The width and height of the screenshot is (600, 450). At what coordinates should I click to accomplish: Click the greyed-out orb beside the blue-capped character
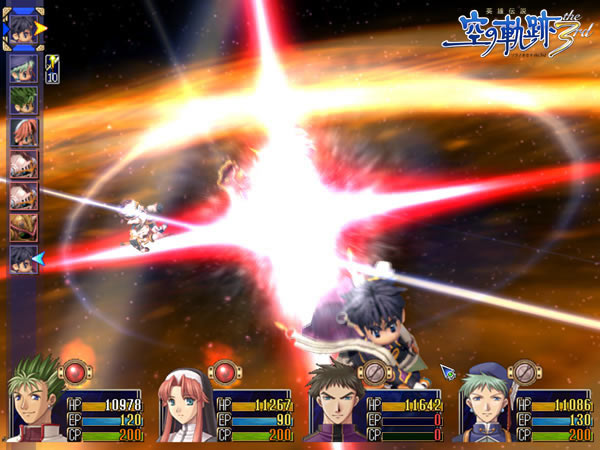tap(522, 373)
